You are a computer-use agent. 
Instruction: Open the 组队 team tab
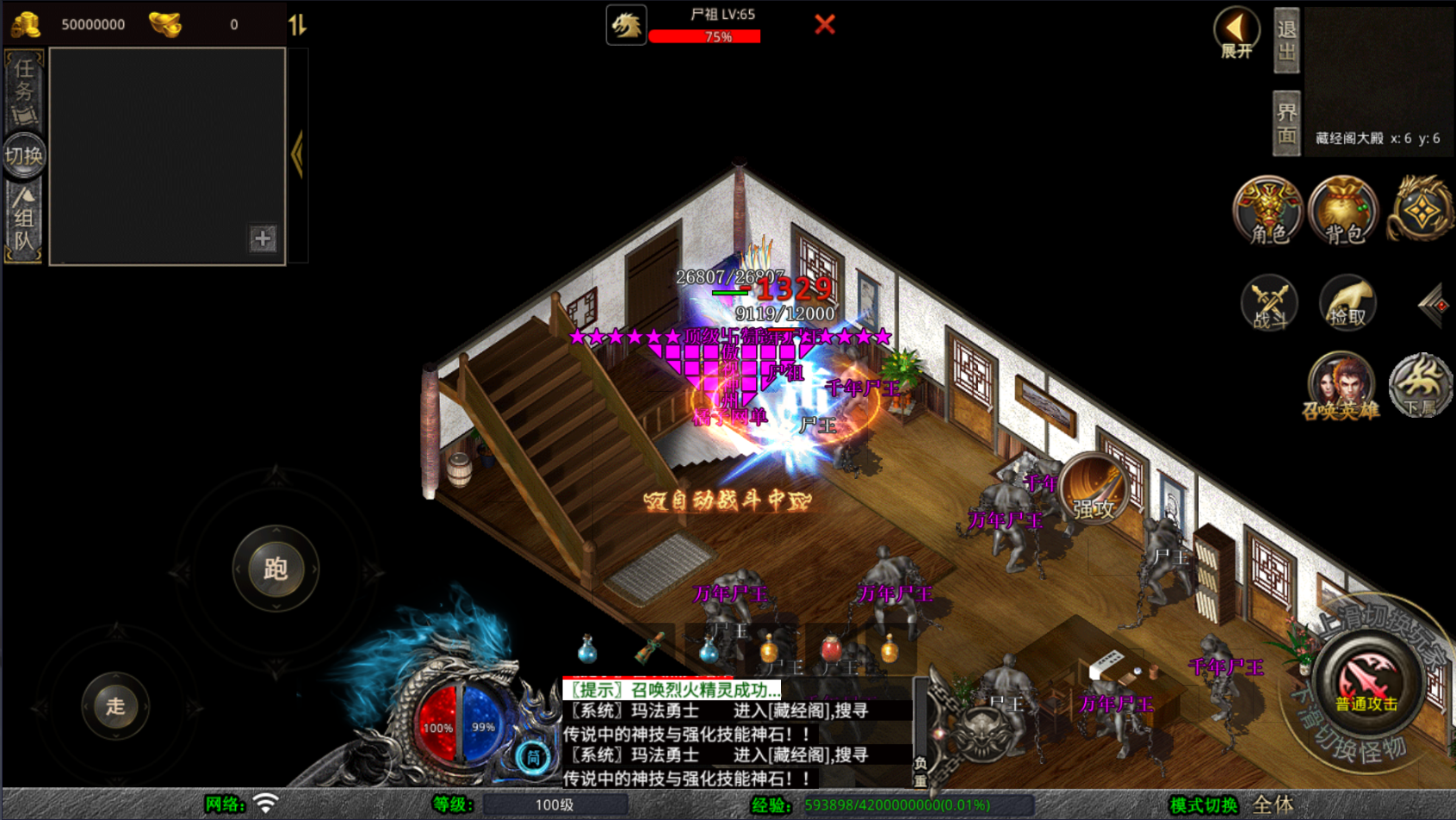click(x=23, y=221)
